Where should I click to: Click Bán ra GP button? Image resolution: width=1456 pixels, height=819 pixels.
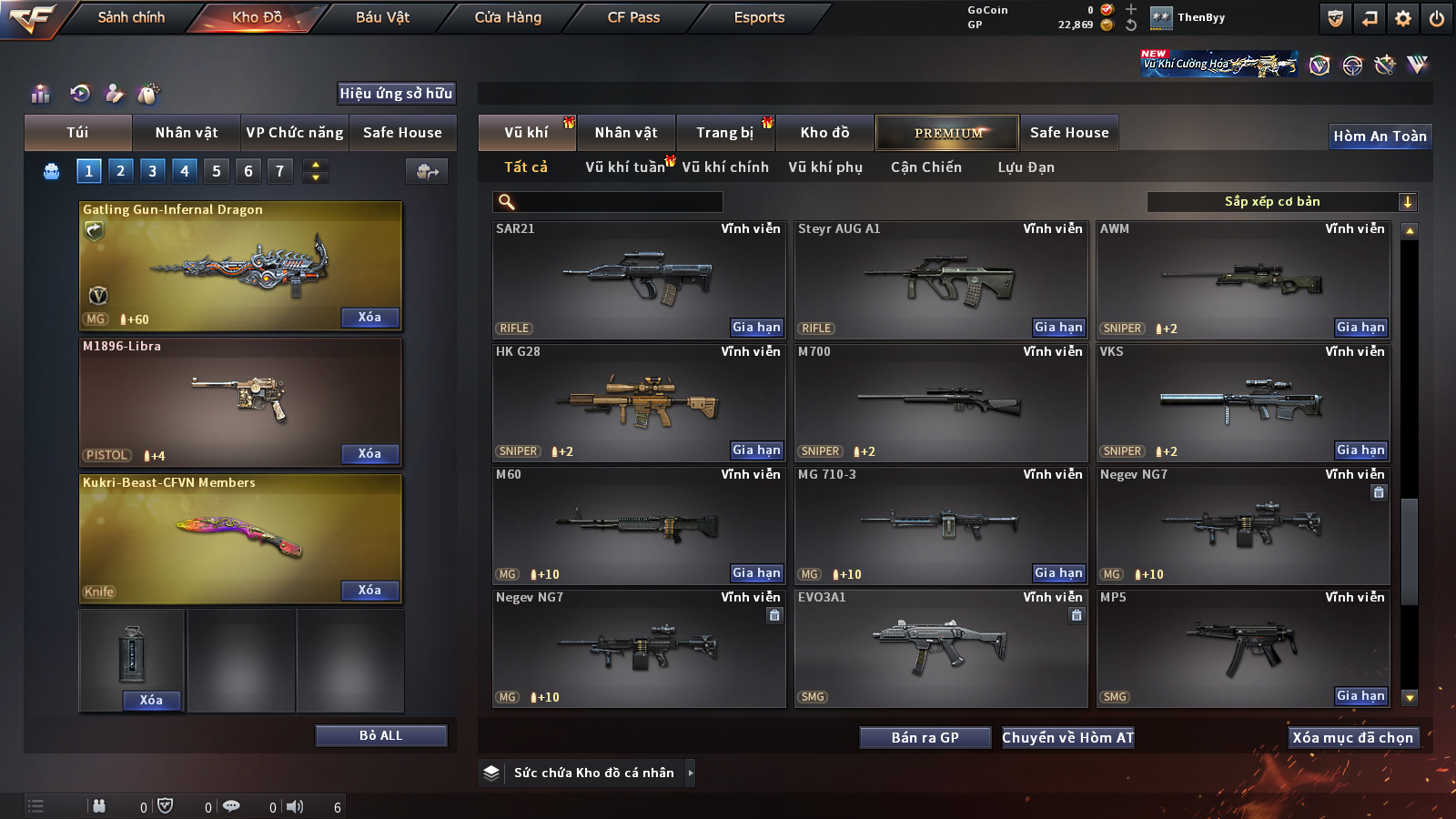point(925,737)
